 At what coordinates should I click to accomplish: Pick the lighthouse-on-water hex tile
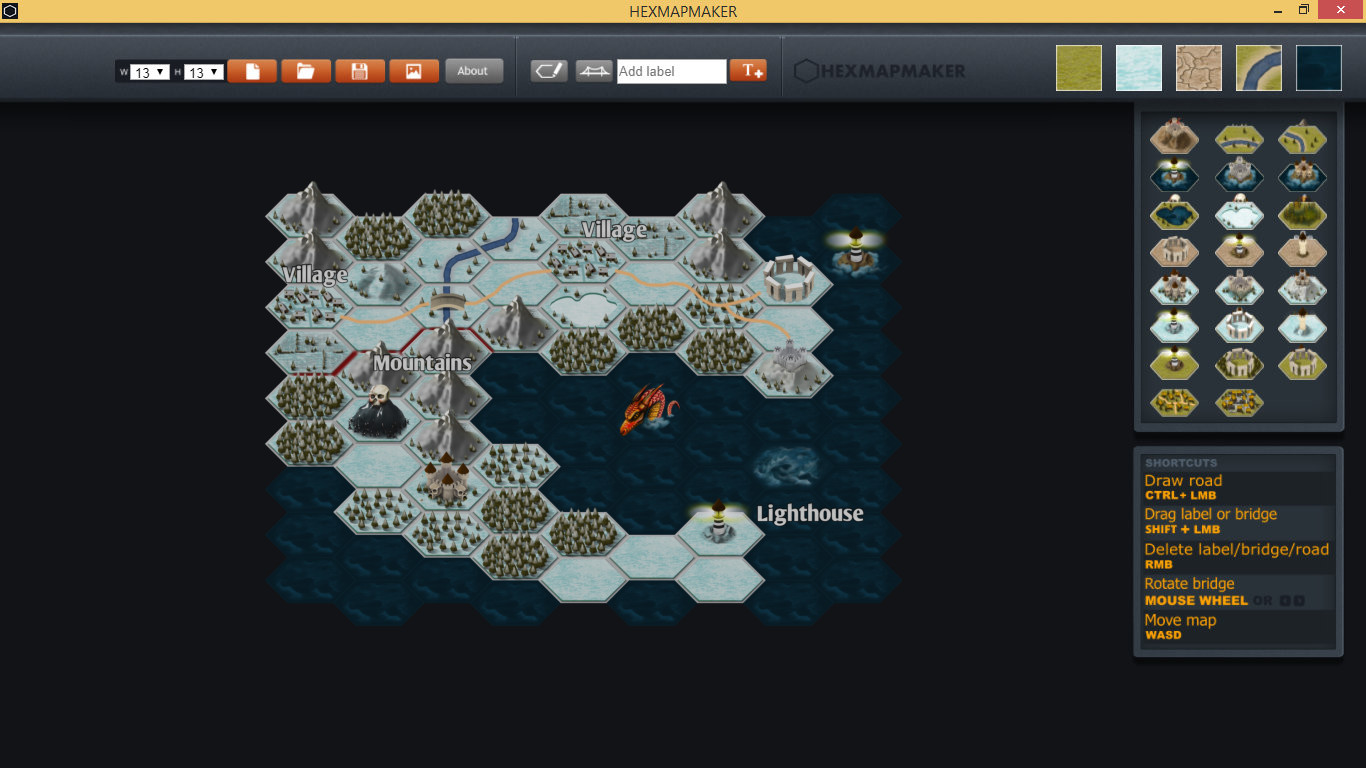click(1174, 176)
